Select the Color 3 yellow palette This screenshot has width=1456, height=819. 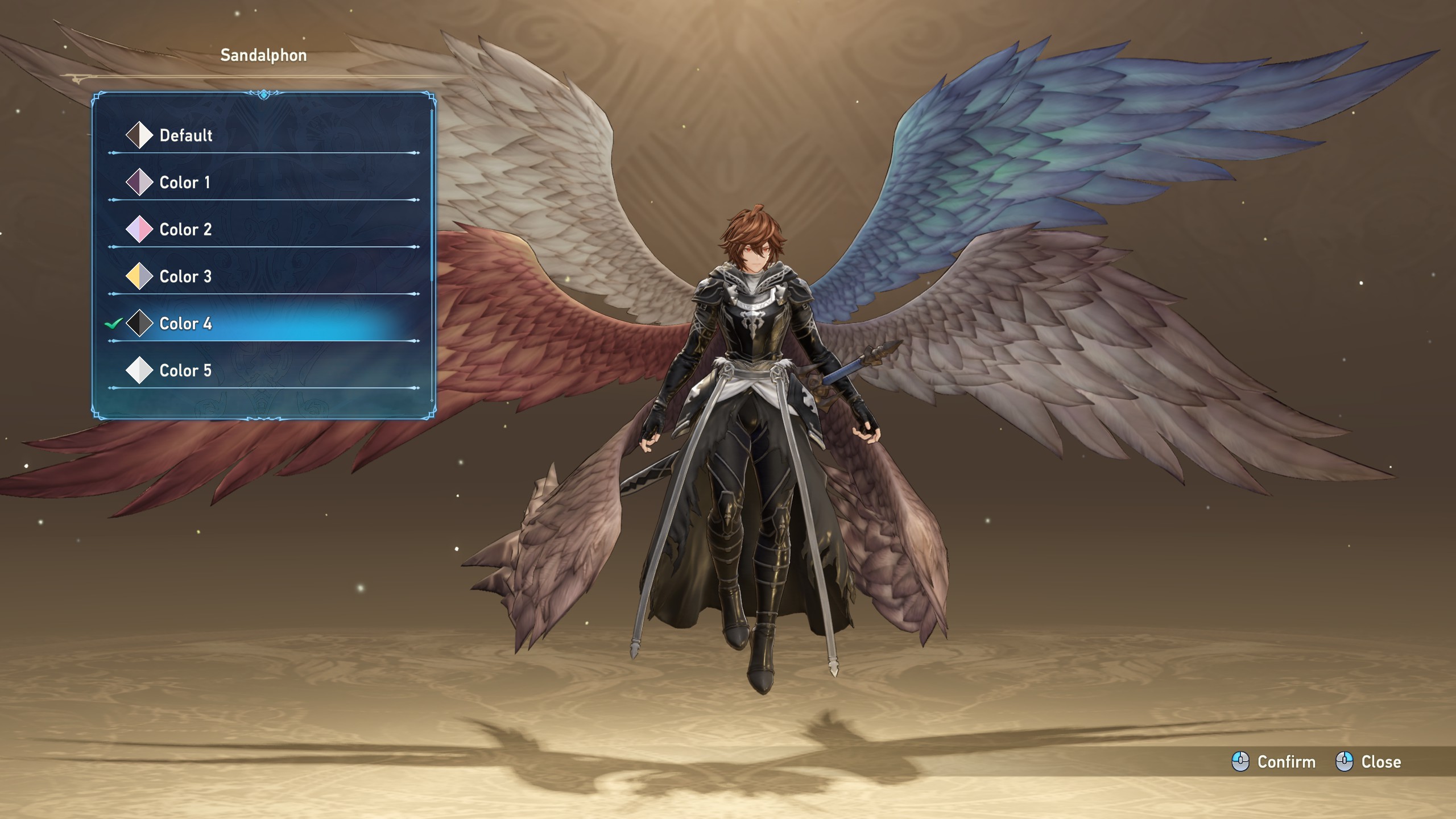185,277
